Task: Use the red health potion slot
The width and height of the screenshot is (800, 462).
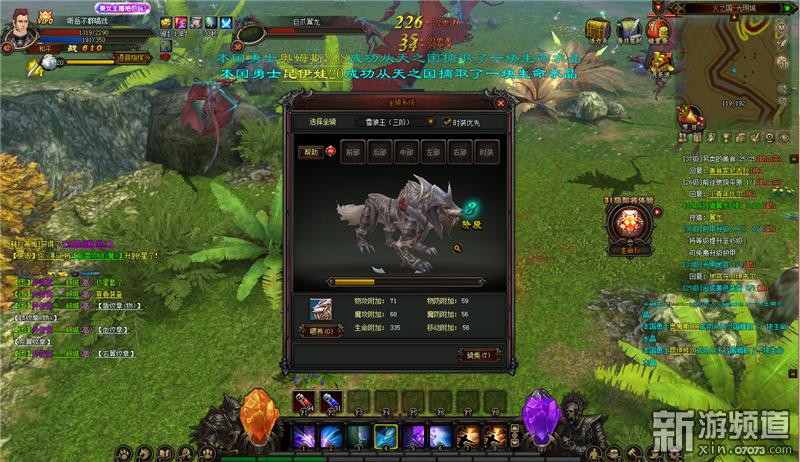Action: [x=303, y=403]
